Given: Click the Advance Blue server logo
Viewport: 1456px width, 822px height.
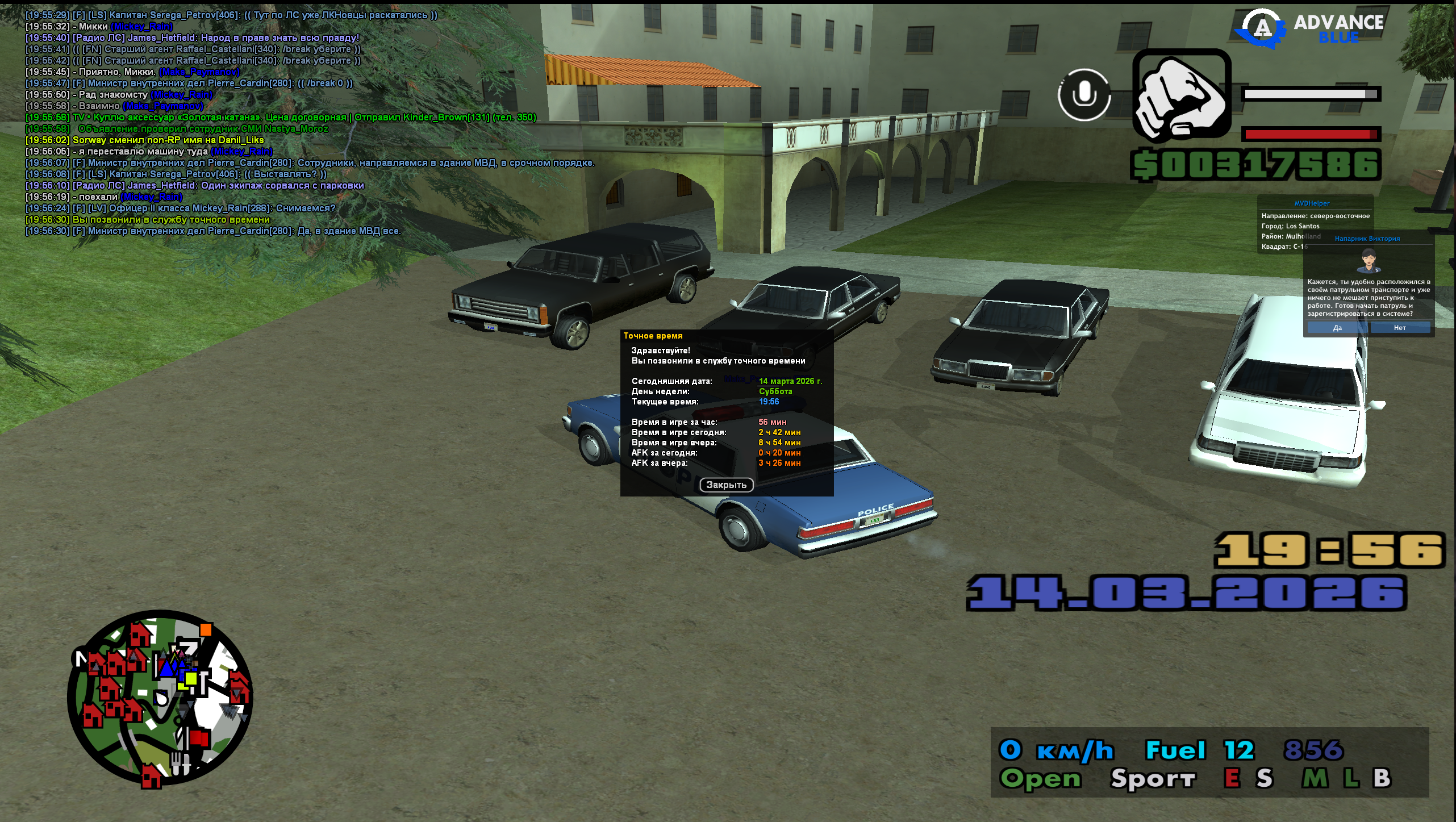Looking at the screenshot, I should coord(1310,28).
